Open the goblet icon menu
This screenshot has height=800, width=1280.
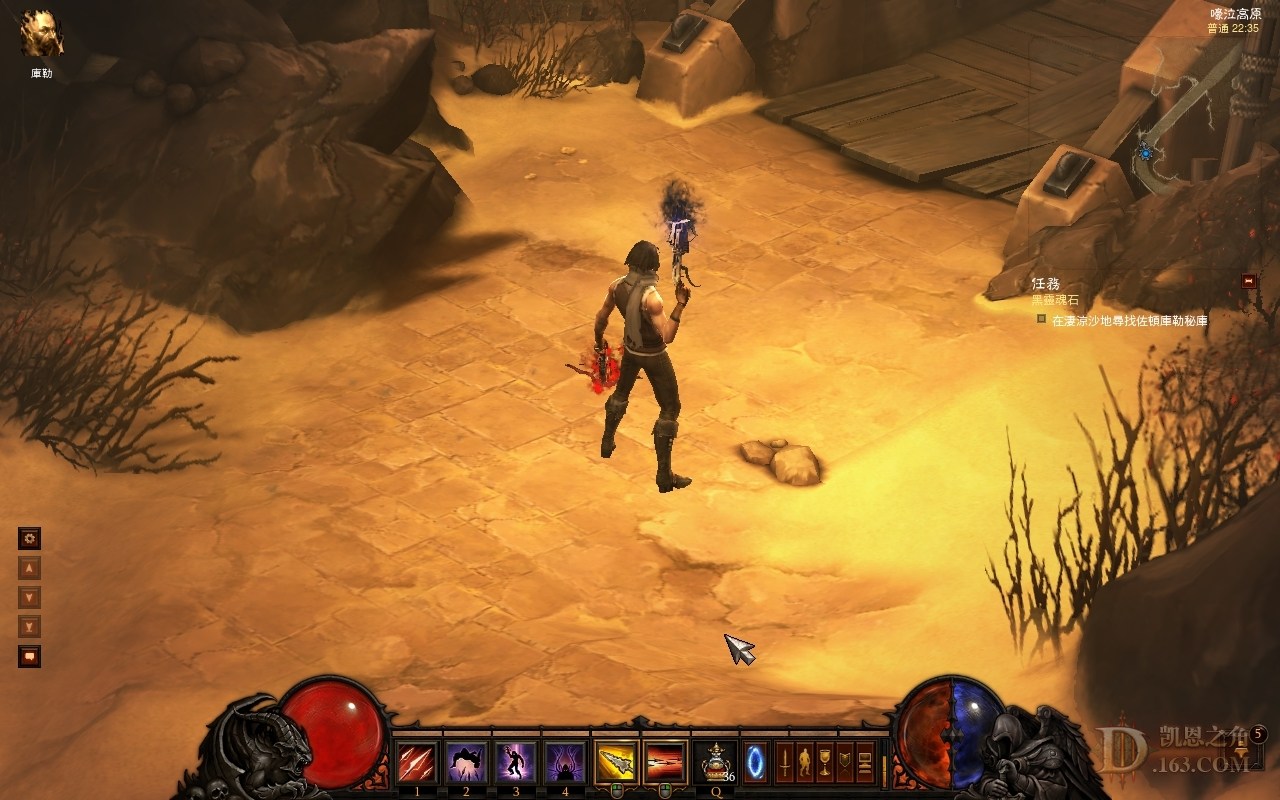pyautogui.click(x=825, y=762)
